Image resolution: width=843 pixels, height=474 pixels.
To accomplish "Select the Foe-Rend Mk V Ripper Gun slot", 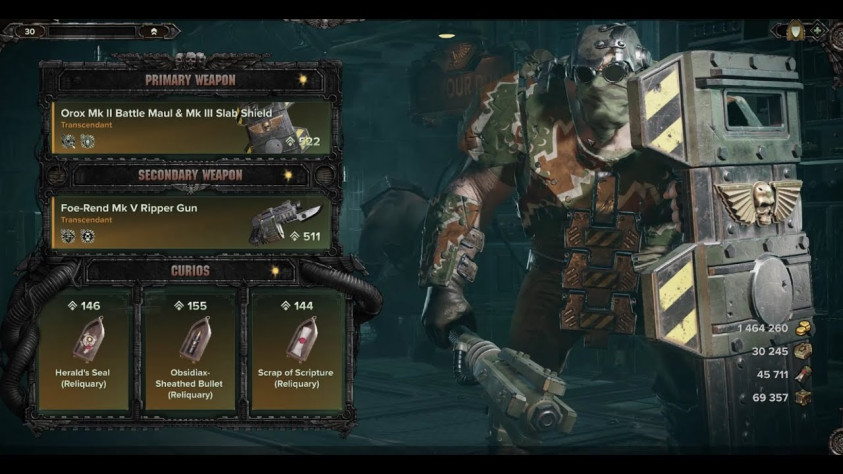I will [191, 222].
